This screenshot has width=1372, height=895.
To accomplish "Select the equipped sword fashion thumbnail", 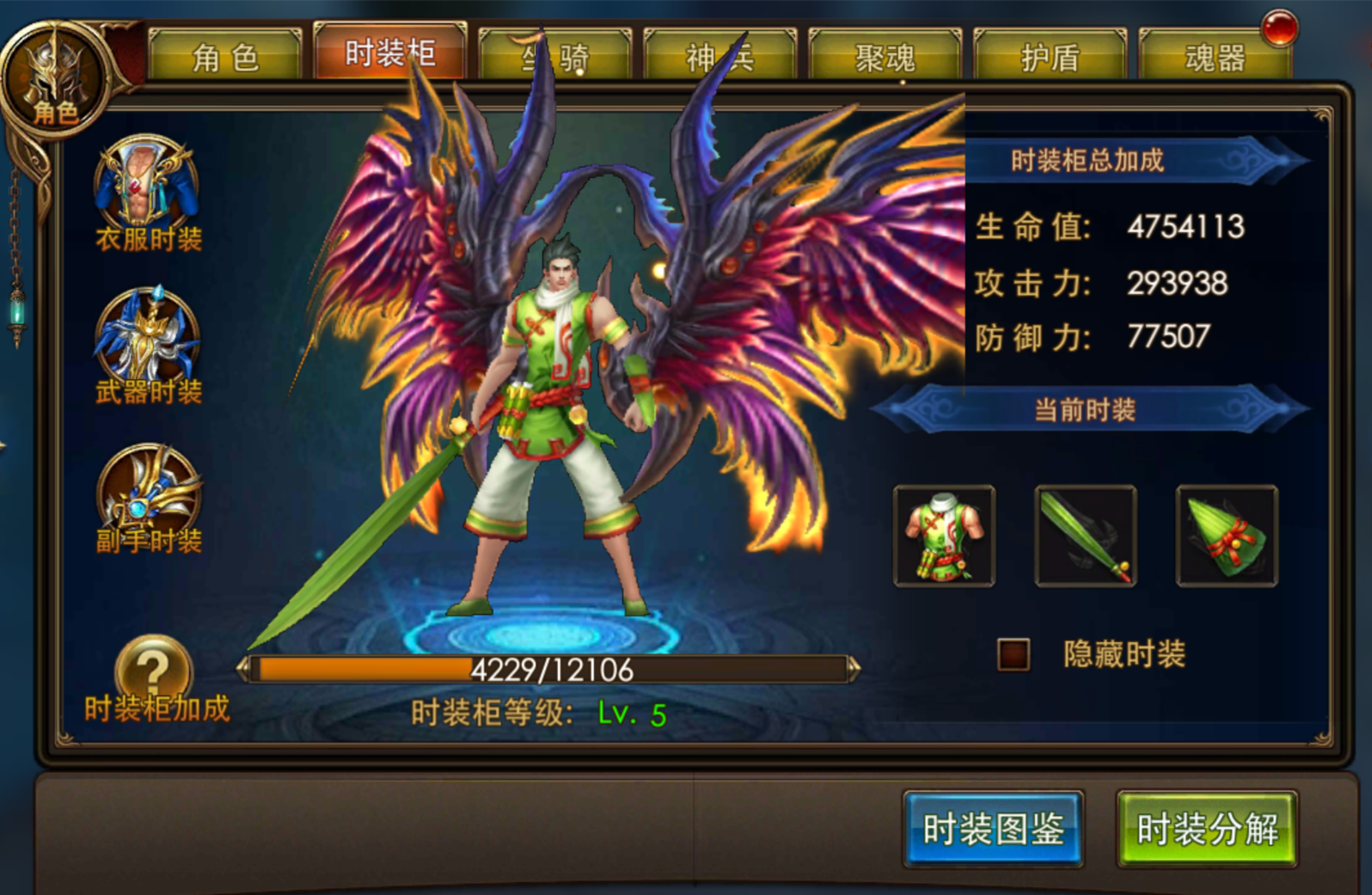I will click(x=1085, y=535).
